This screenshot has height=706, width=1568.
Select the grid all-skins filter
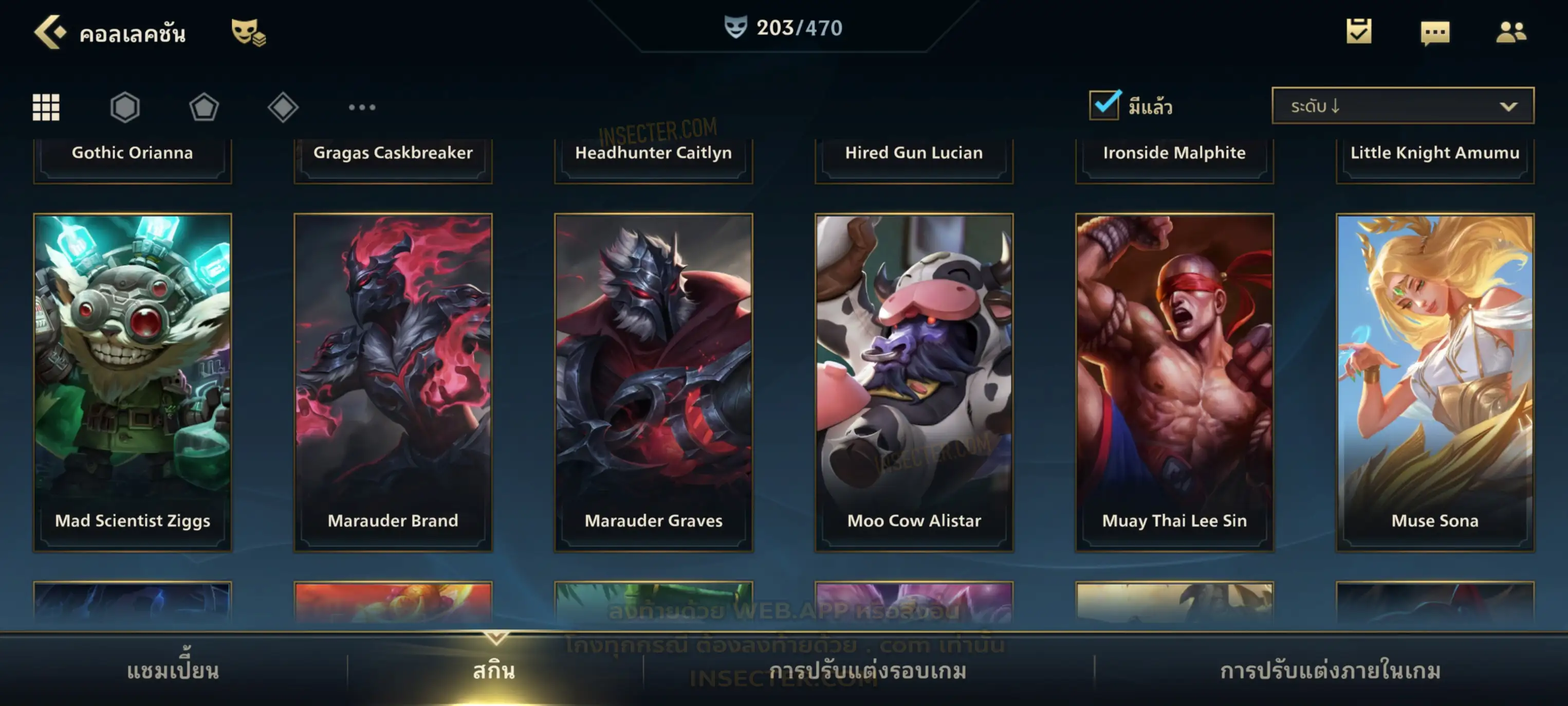point(46,107)
